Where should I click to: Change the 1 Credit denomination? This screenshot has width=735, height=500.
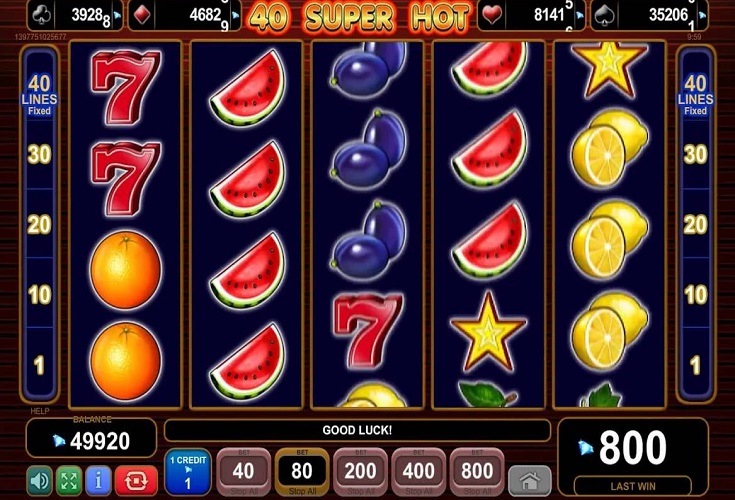point(188,471)
